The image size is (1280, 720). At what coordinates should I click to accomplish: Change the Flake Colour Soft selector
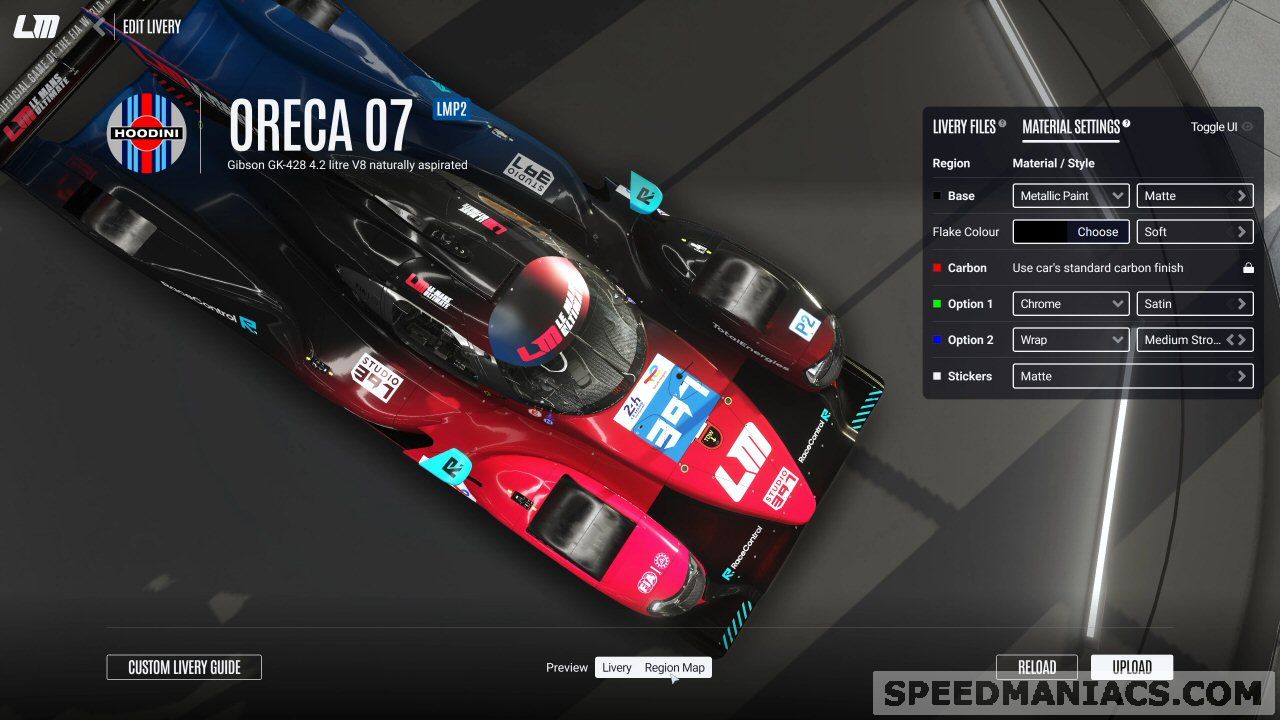click(x=1194, y=232)
